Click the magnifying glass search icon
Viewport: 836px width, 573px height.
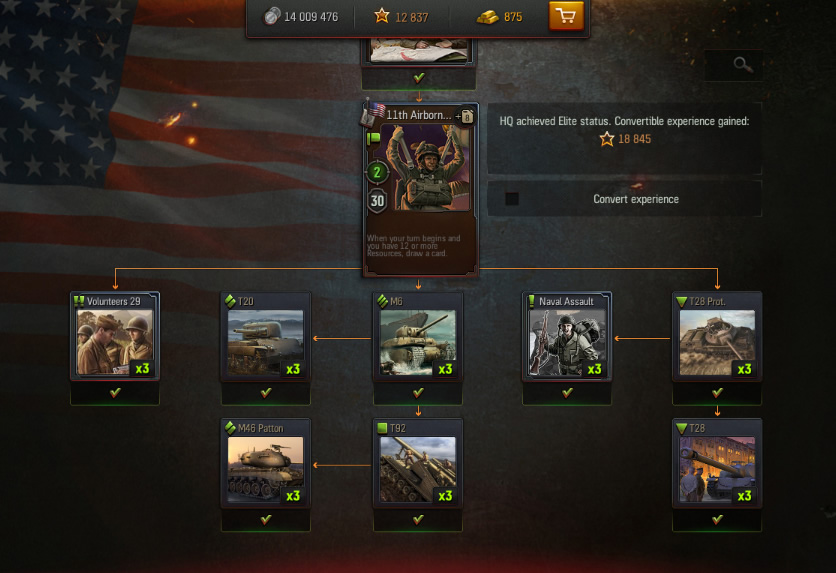741,65
